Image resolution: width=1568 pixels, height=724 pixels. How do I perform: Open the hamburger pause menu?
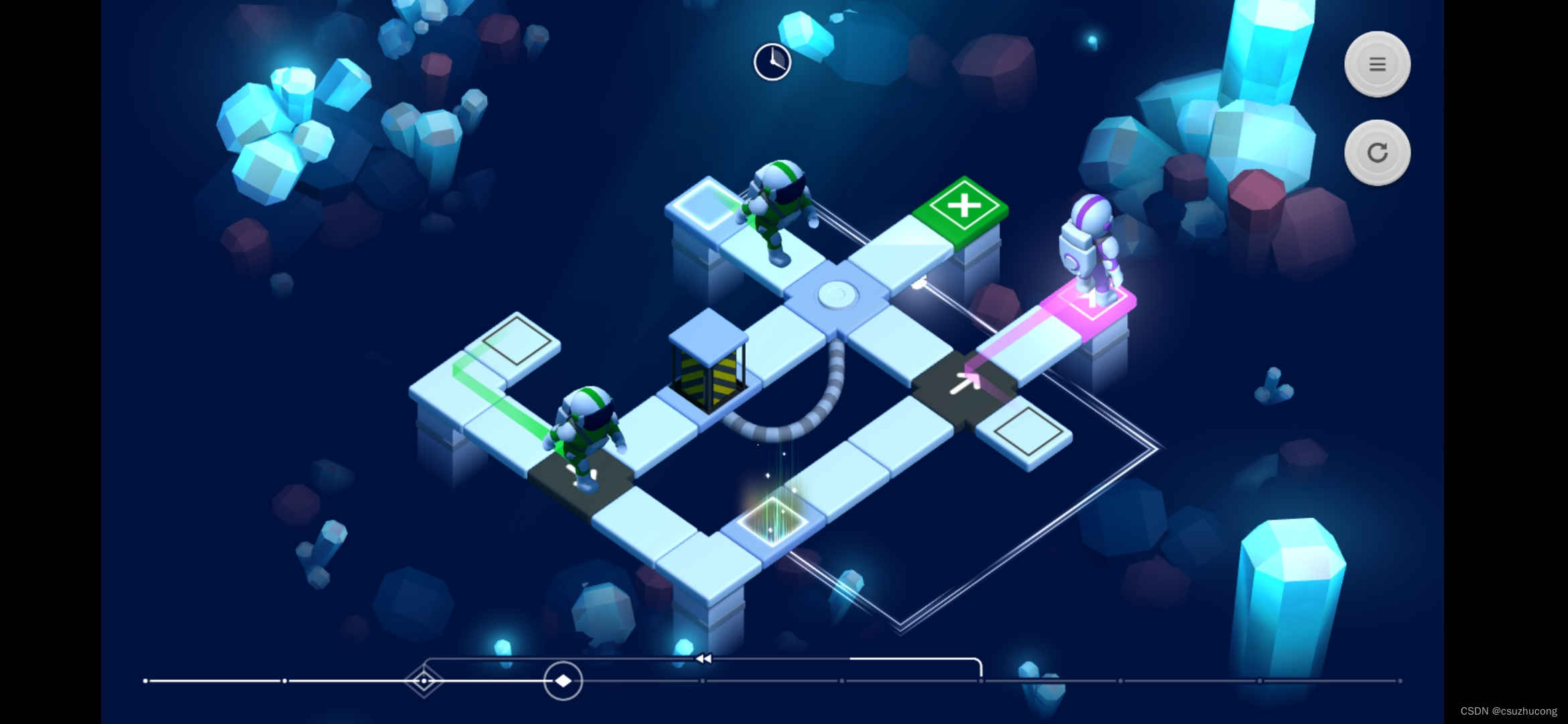(x=1377, y=64)
